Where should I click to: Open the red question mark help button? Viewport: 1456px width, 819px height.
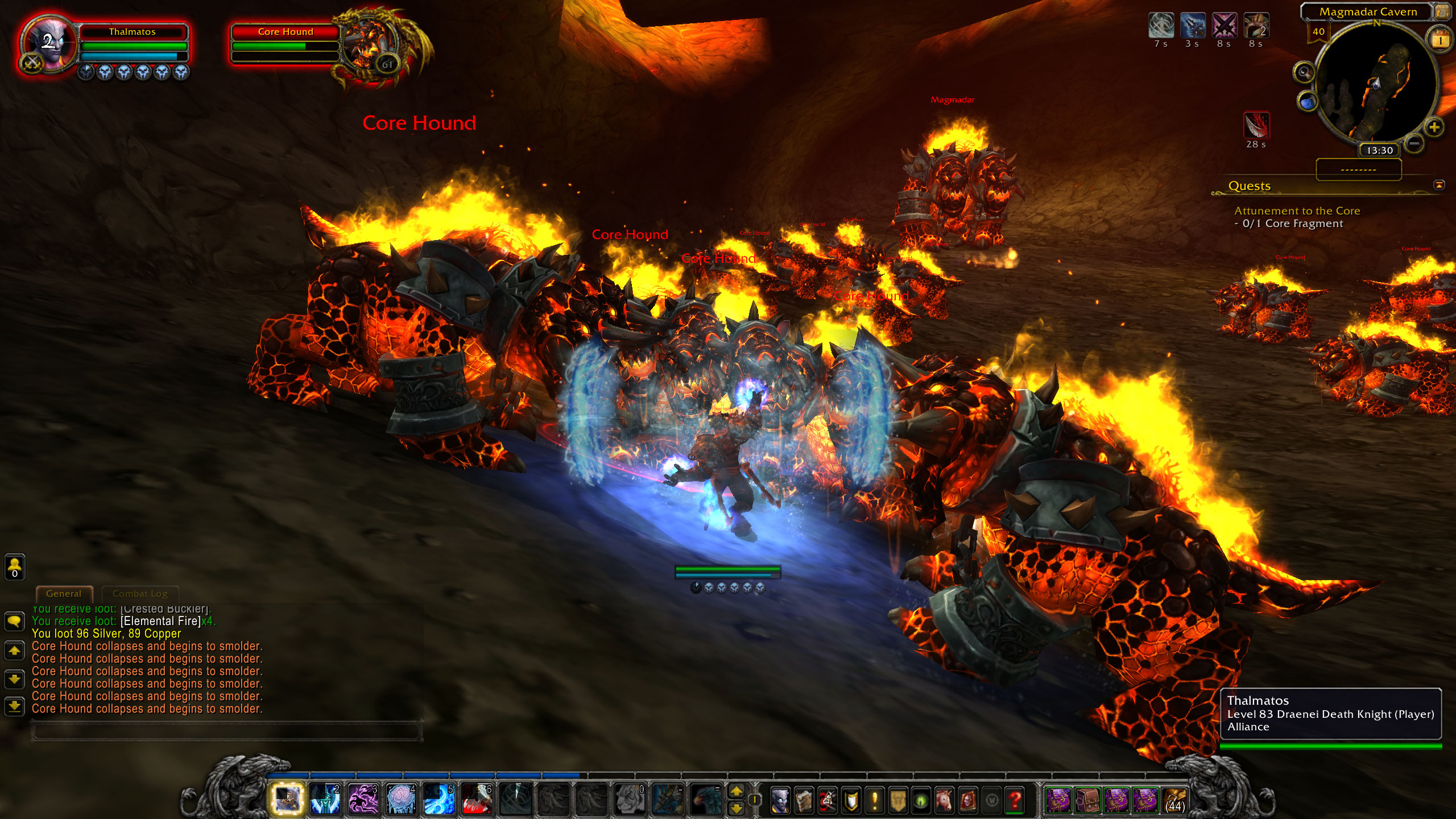pos(1015,801)
